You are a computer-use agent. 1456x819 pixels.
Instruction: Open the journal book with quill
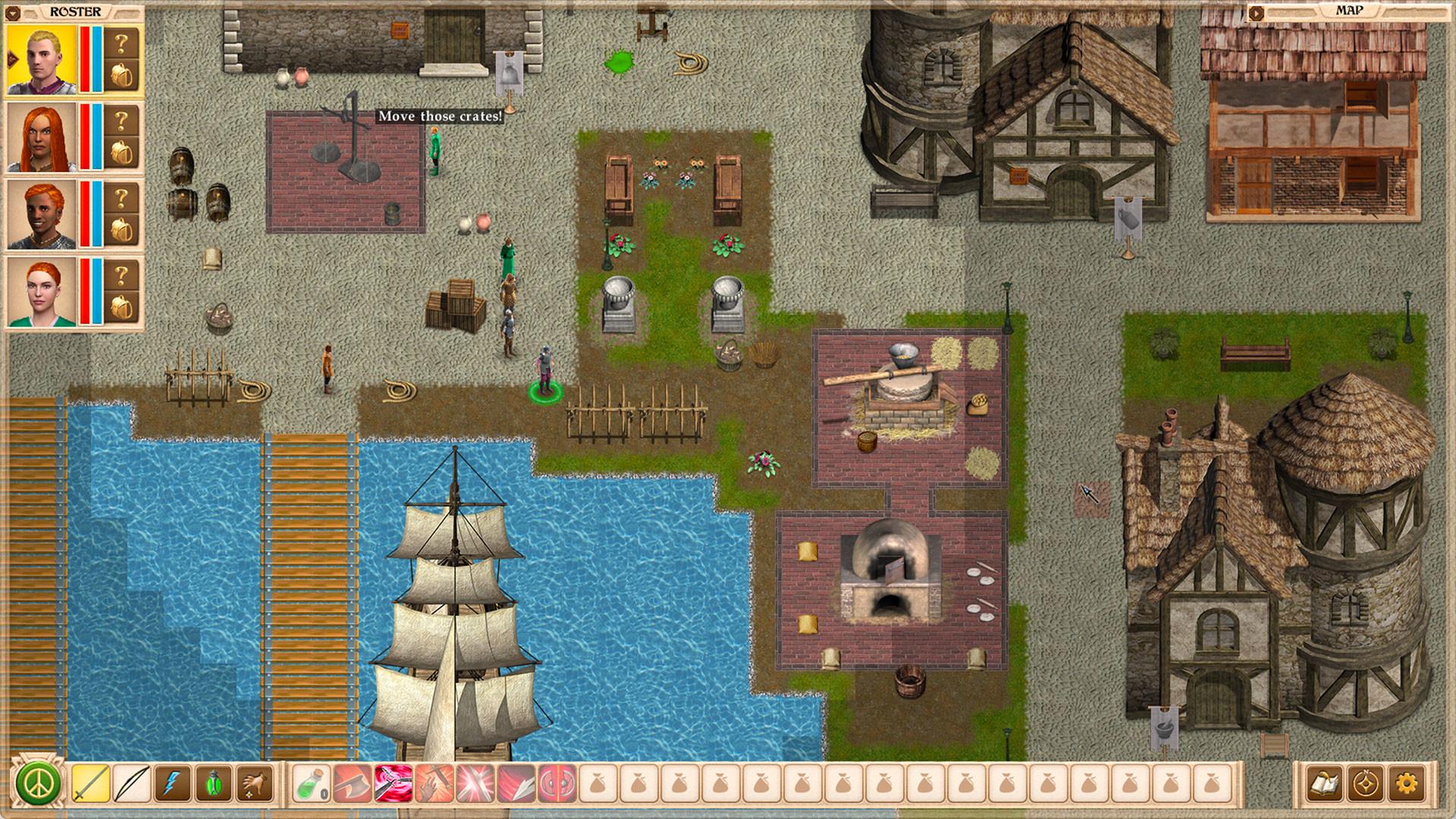(x=1324, y=783)
